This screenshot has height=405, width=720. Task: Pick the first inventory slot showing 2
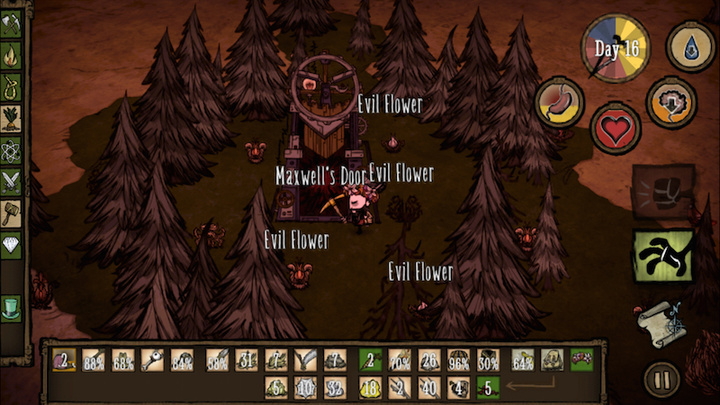[x=64, y=359]
